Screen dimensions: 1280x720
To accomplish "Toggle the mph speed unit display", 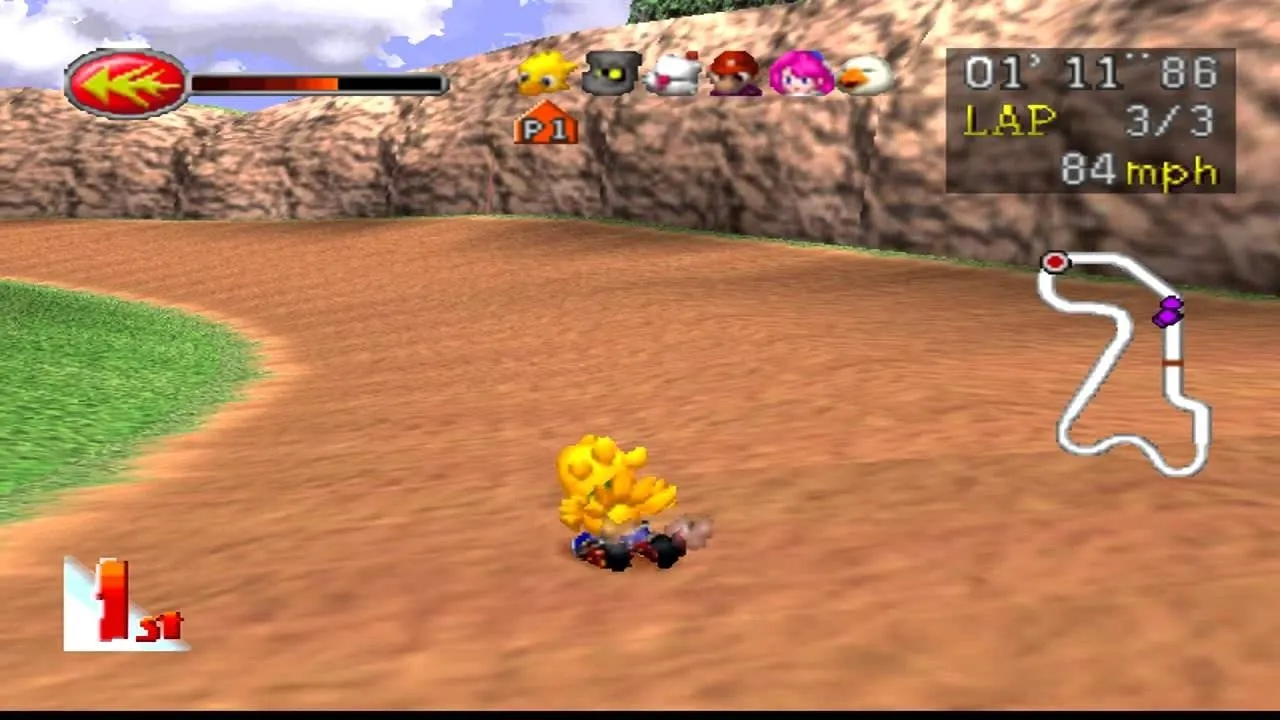I will [x=1170, y=172].
